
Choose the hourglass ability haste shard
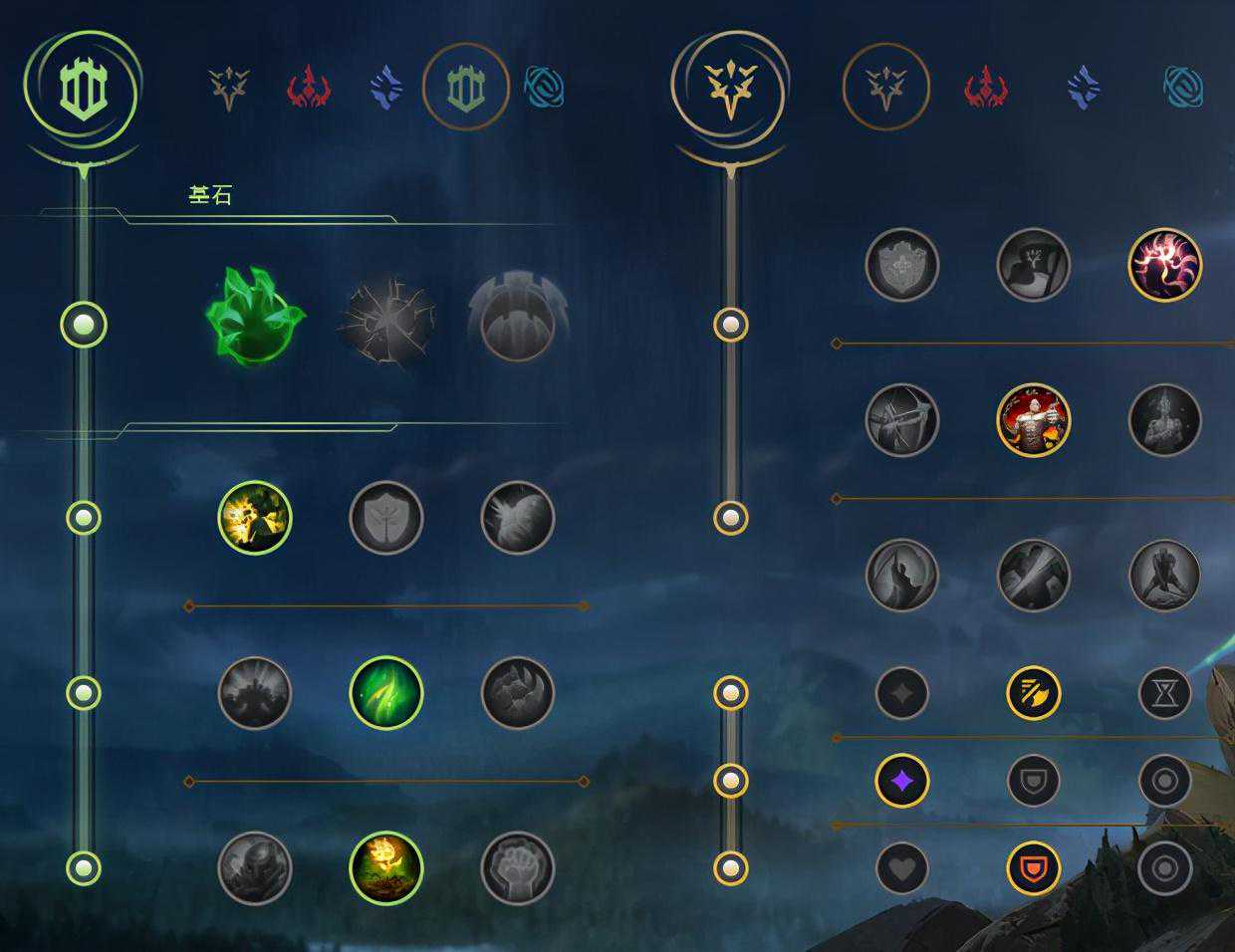1165,693
